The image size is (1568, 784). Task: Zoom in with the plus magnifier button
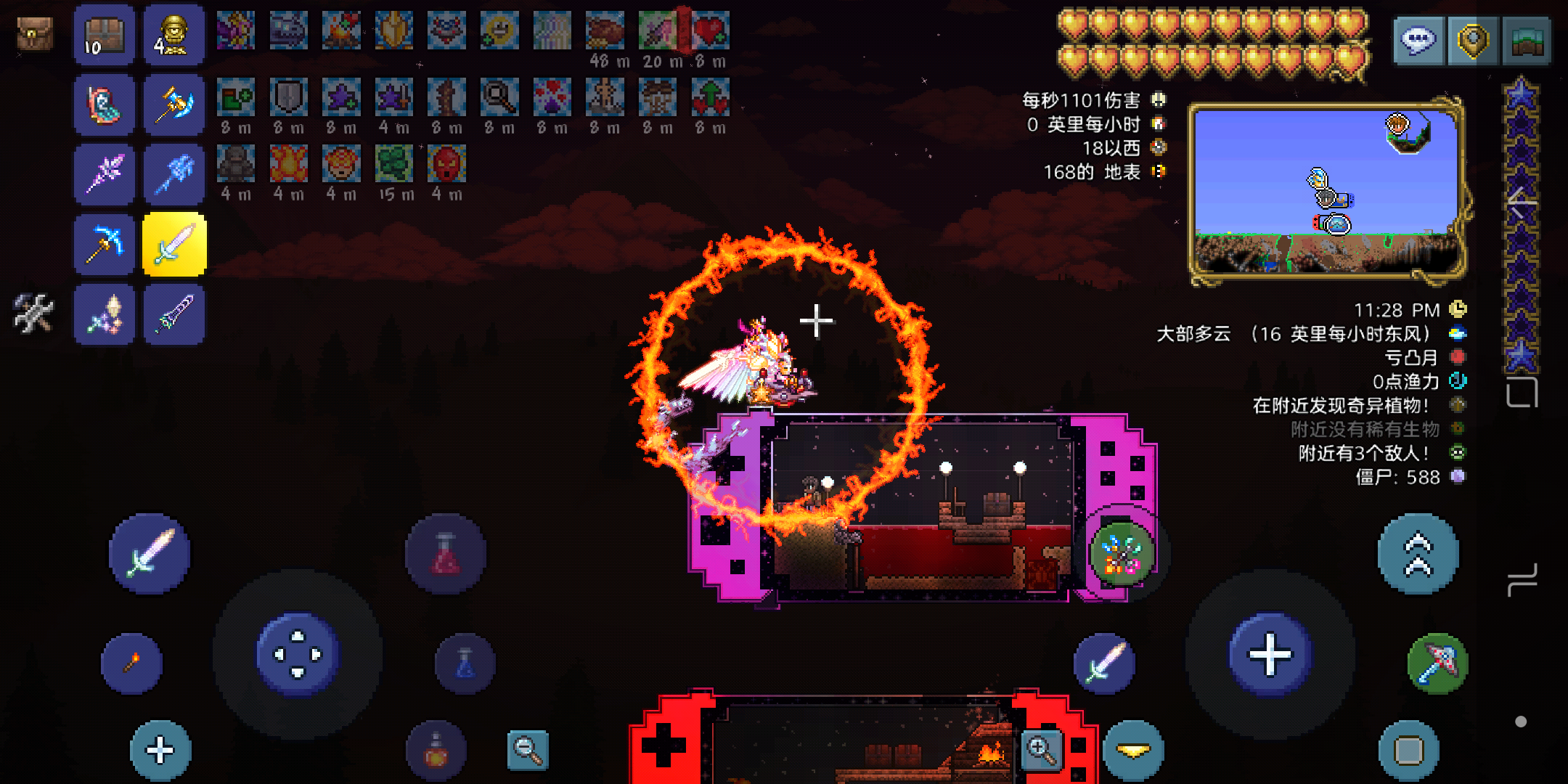[1042, 750]
